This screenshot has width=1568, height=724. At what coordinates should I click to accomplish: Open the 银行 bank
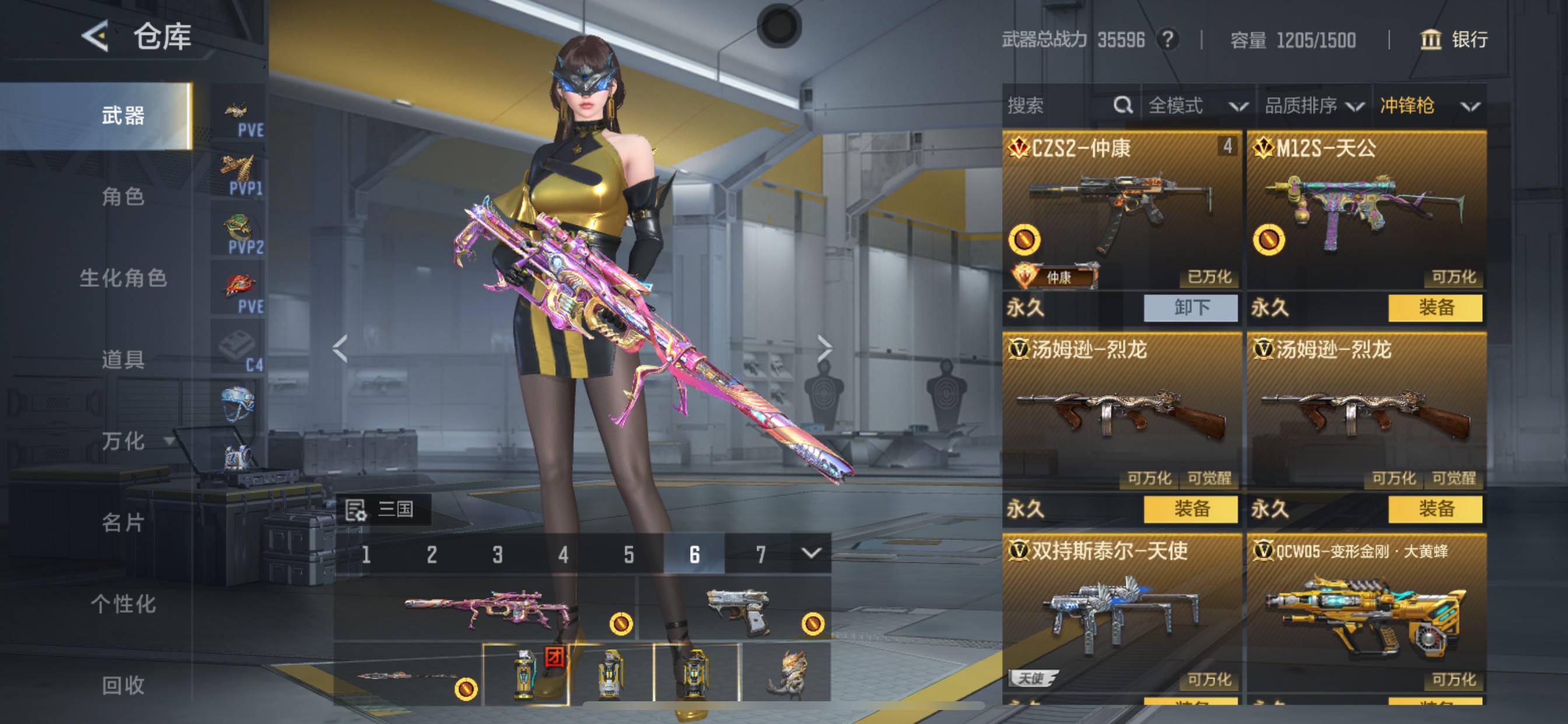click(1454, 40)
